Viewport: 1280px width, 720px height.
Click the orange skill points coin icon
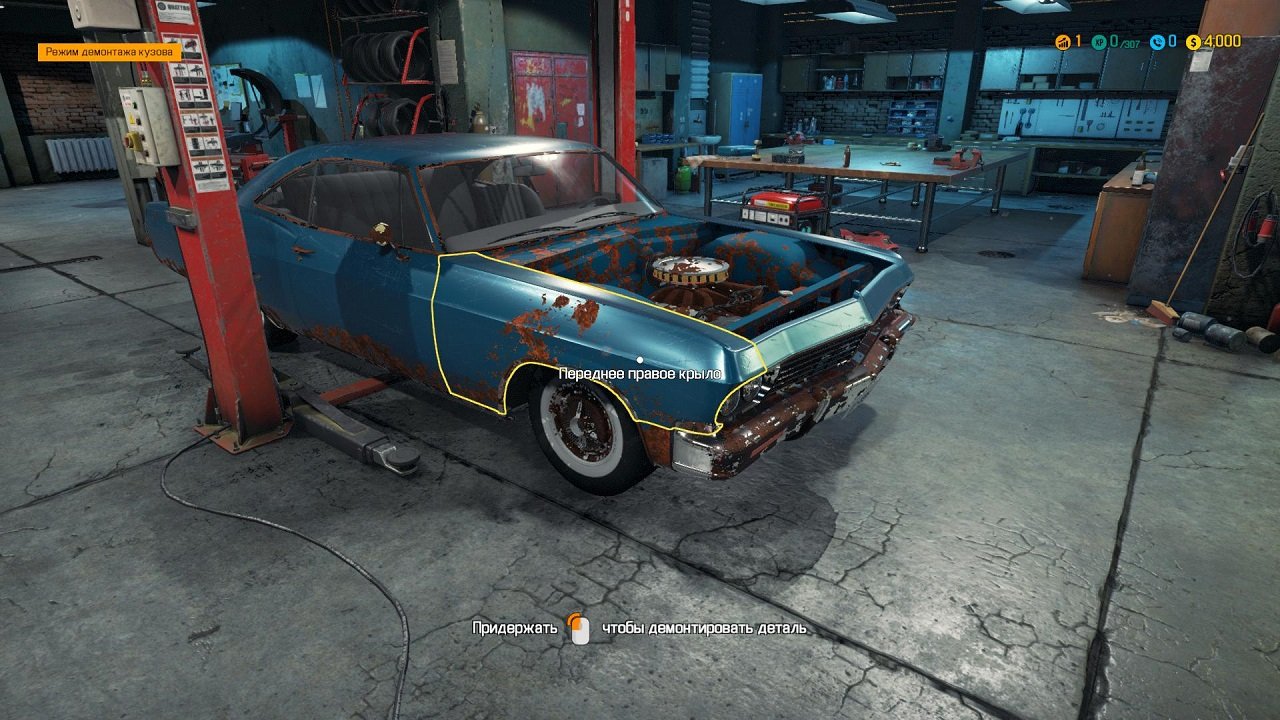click(1062, 43)
